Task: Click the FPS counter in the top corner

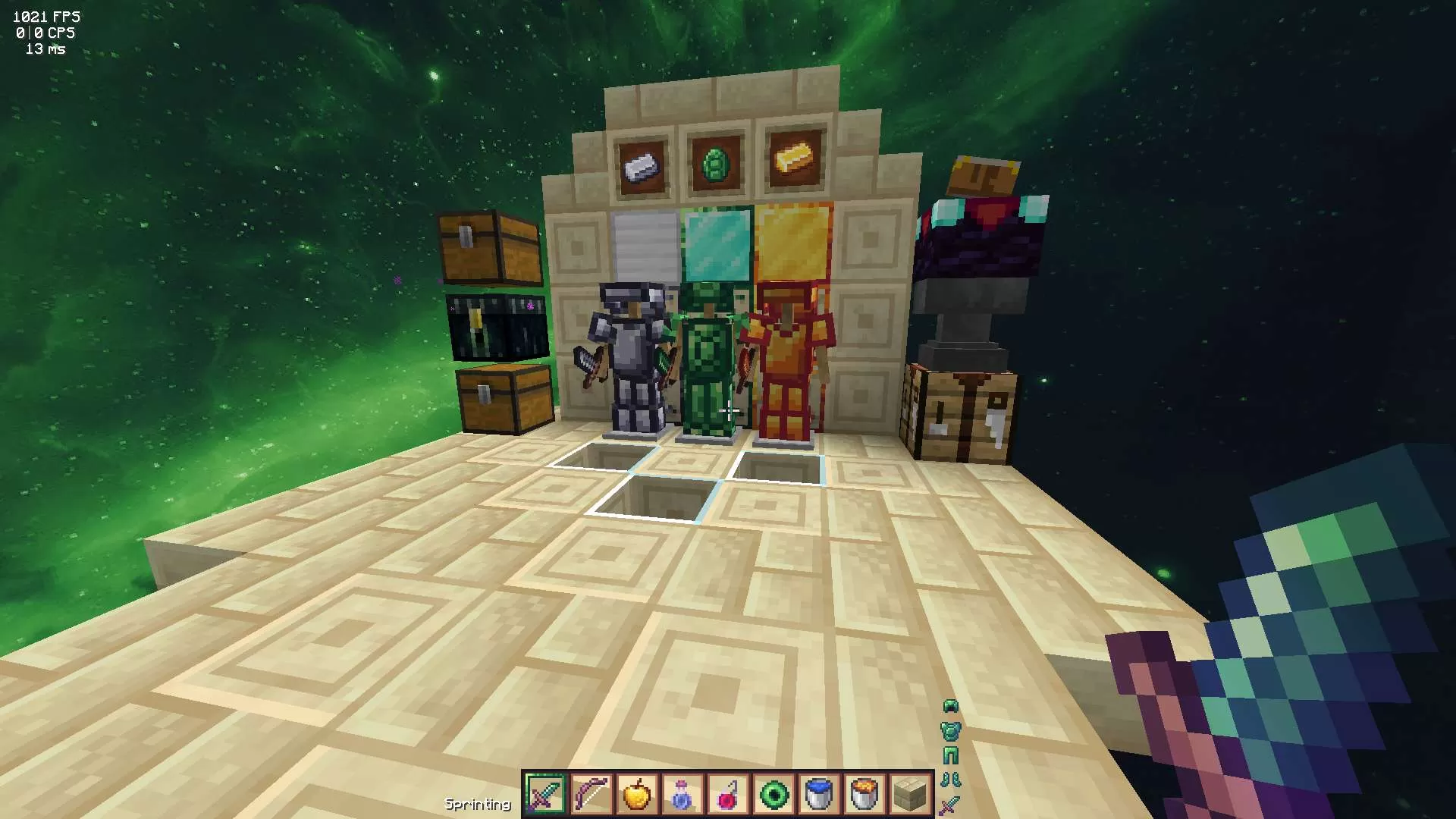Action: (47, 16)
